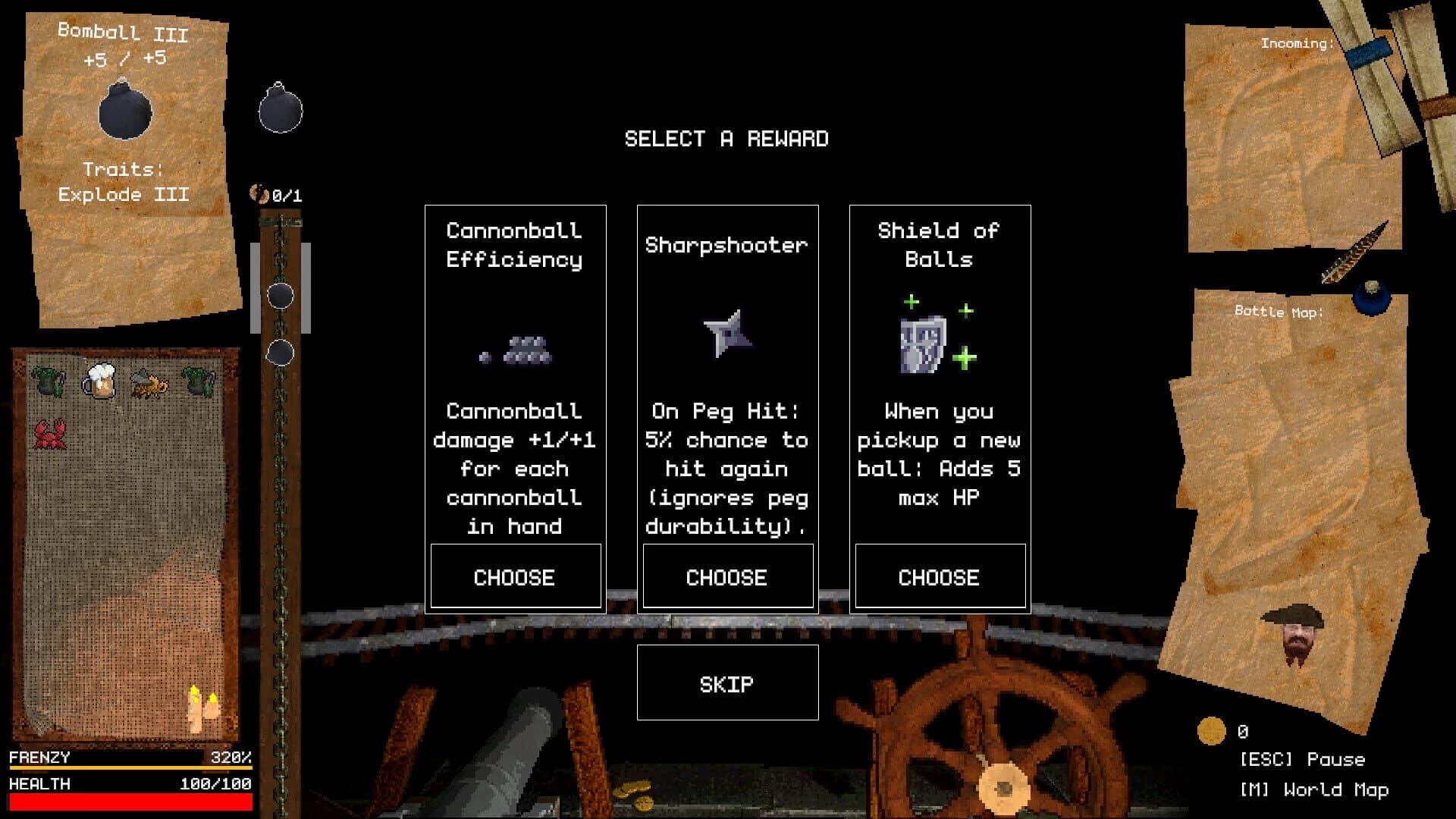Click the 0/1 flame counter icon
Image resolution: width=1456 pixels, height=819 pixels.
259,194
